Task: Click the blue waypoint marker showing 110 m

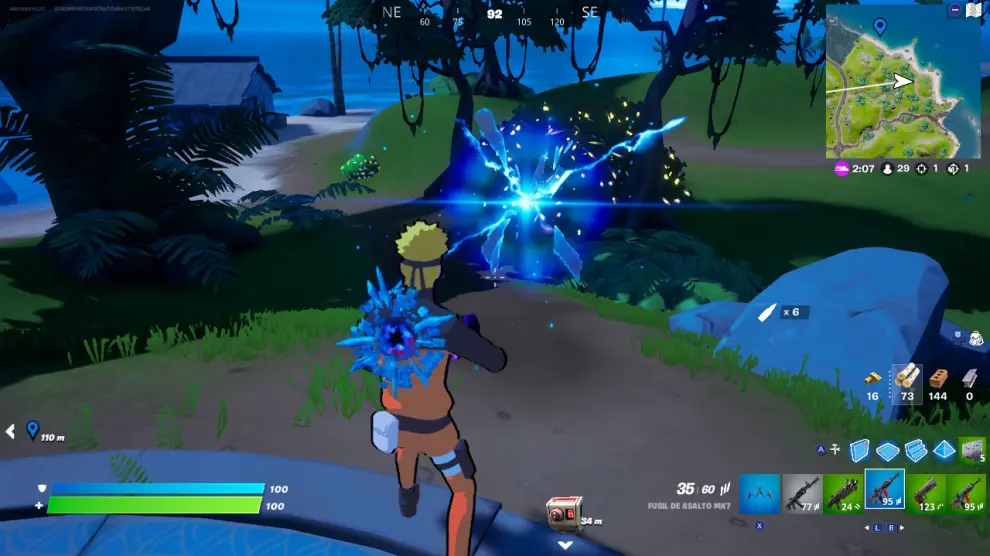Action: tap(32, 430)
